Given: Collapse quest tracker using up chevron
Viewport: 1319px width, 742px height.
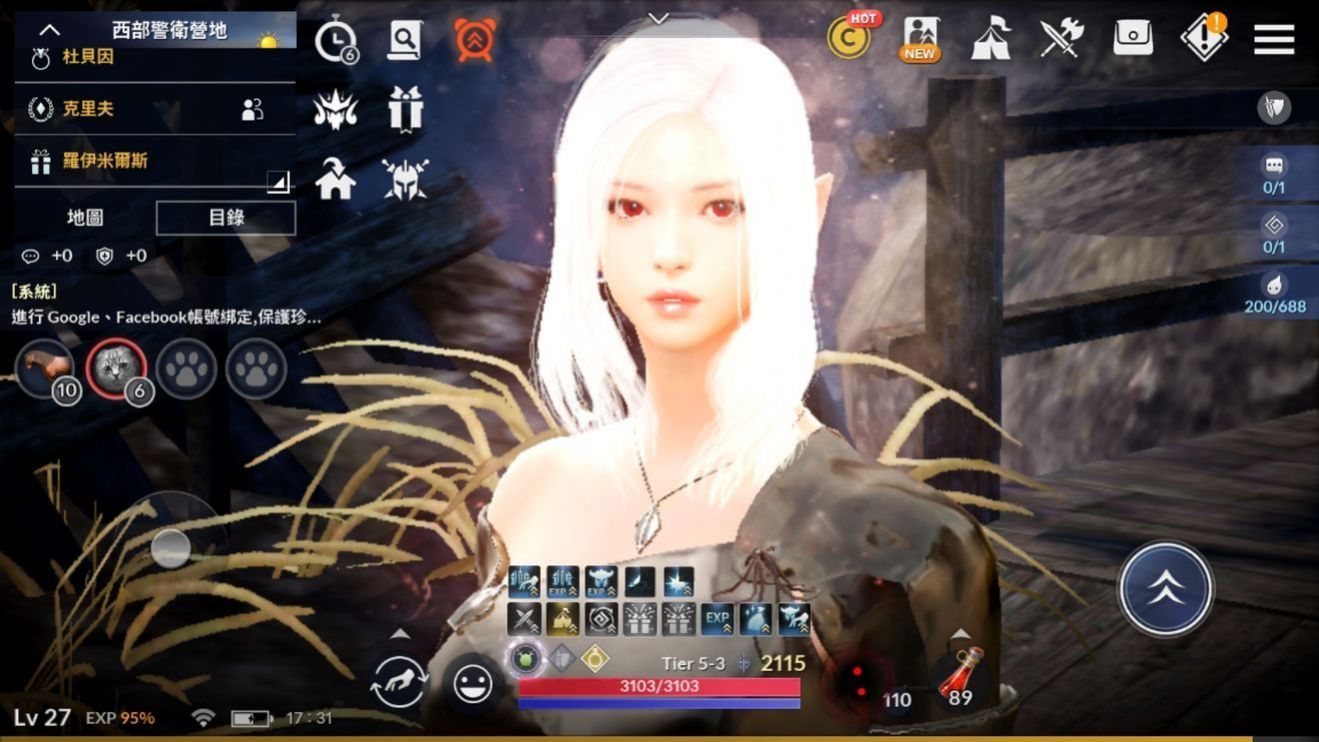Looking at the screenshot, I should 48,29.
